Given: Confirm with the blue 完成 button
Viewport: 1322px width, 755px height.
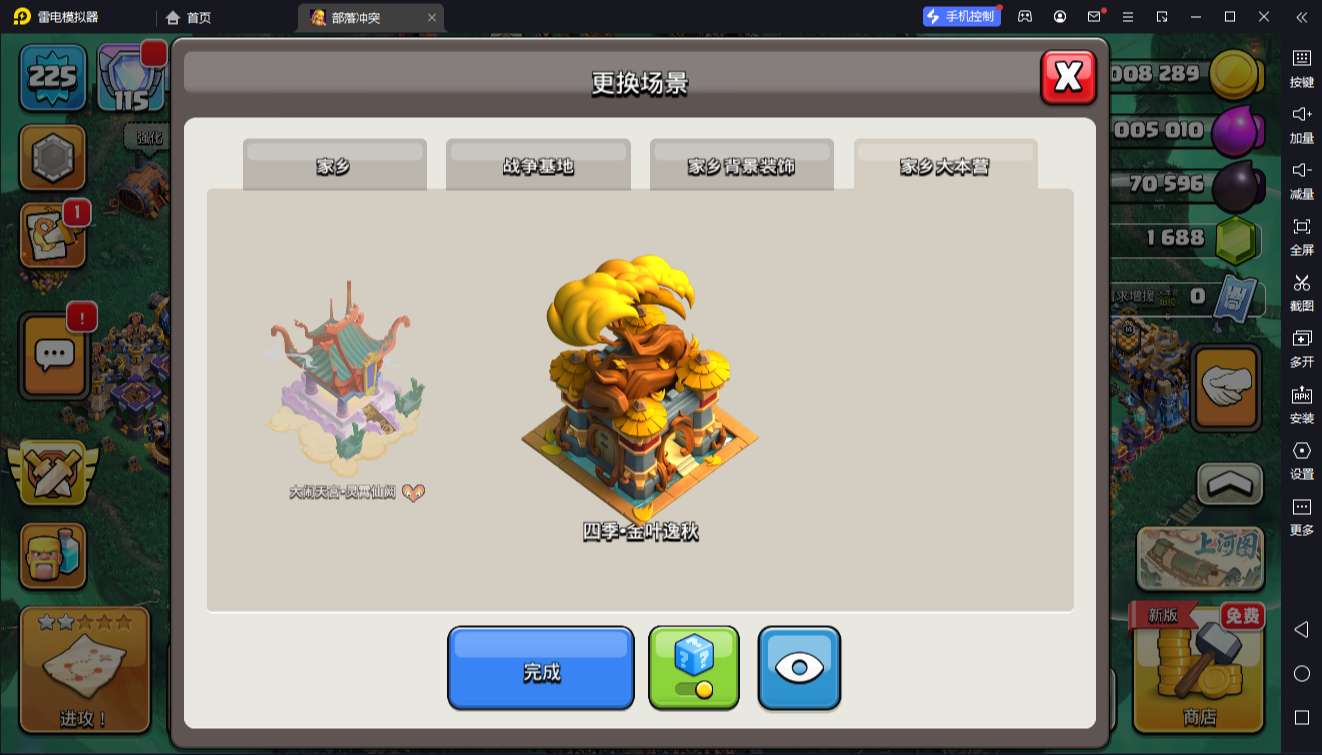Looking at the screenshot, I should click(x=540, y=668).
